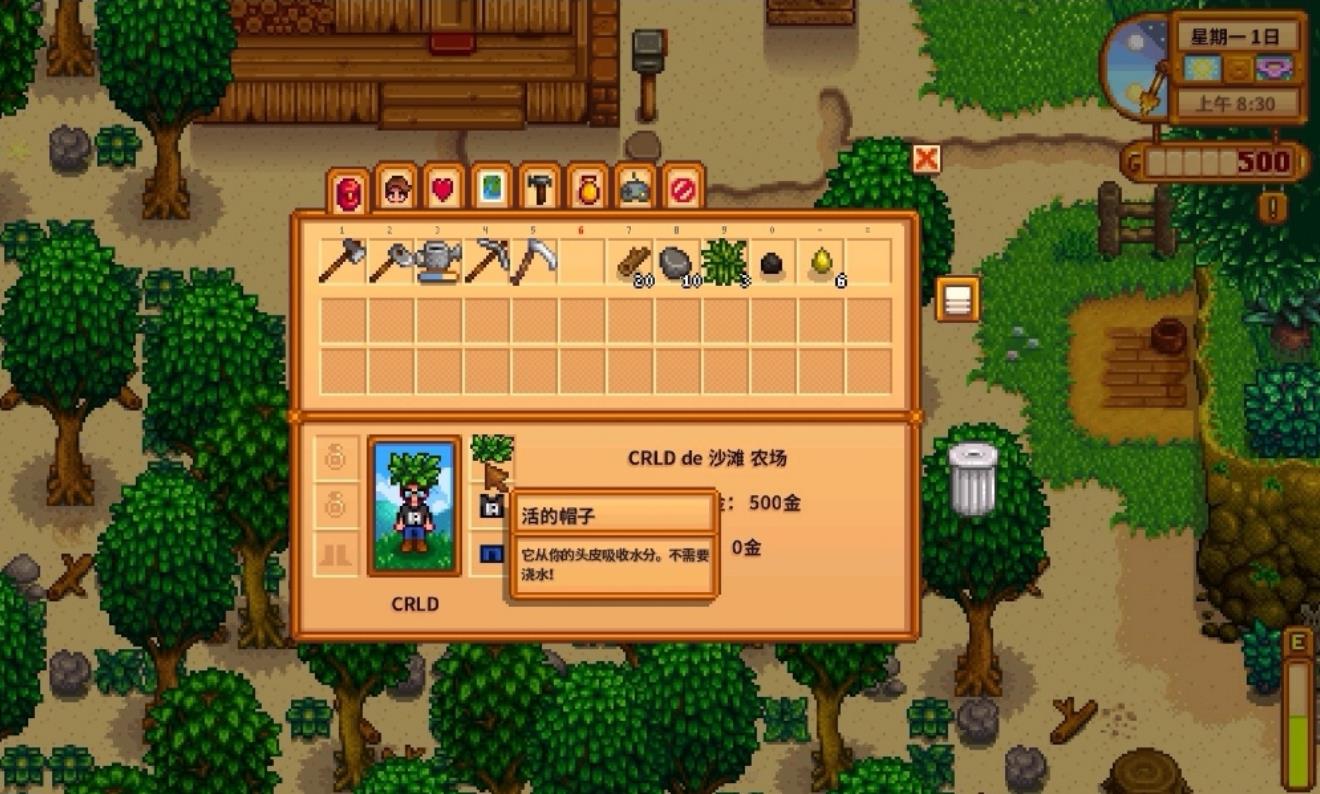Switch to the character skills tab
Viewport: 1320px width, 794px height.
click(x=396, y=188)
